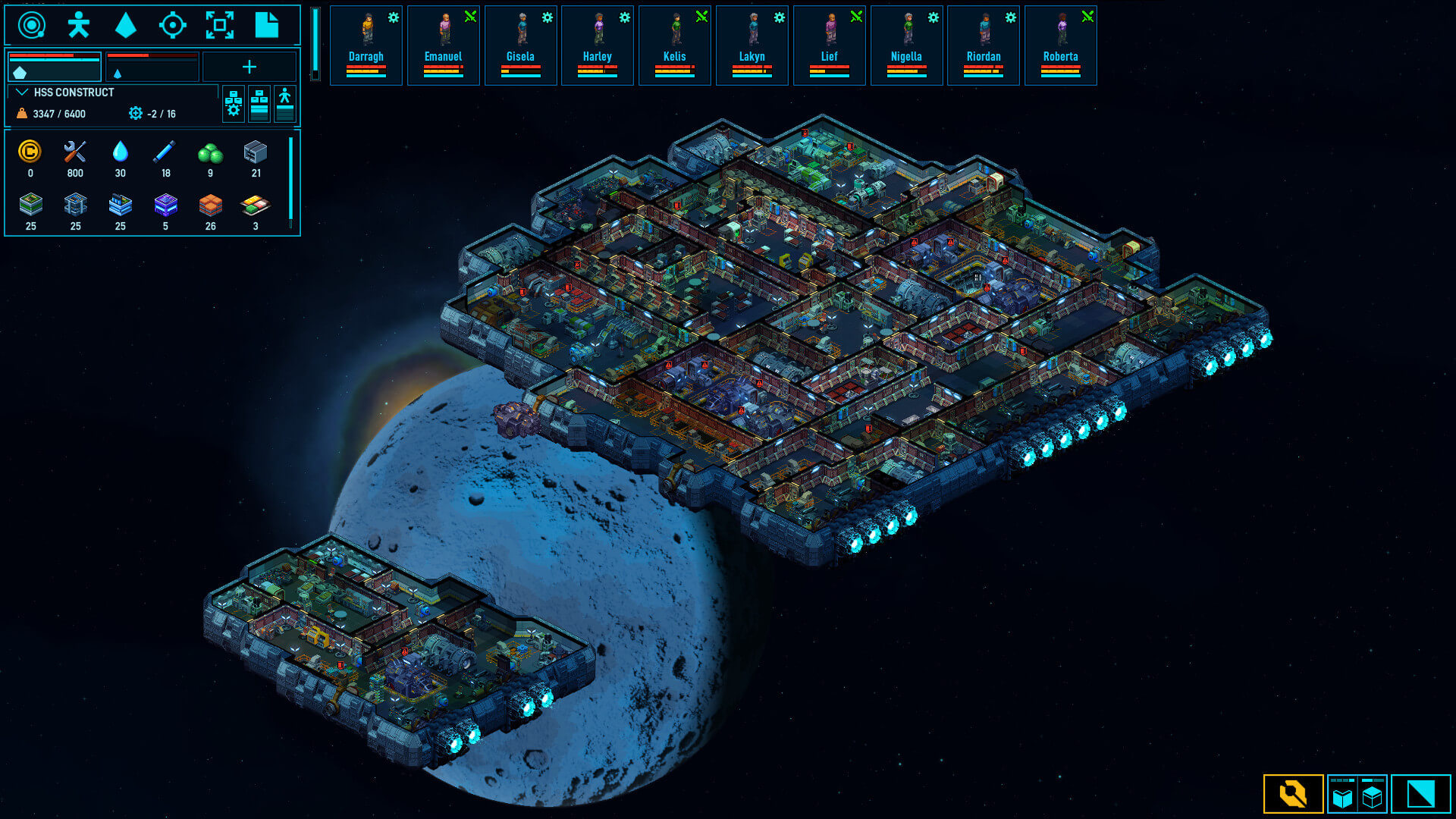Switch to the second ship tab
1456x819 pixels.
[152, 67]
